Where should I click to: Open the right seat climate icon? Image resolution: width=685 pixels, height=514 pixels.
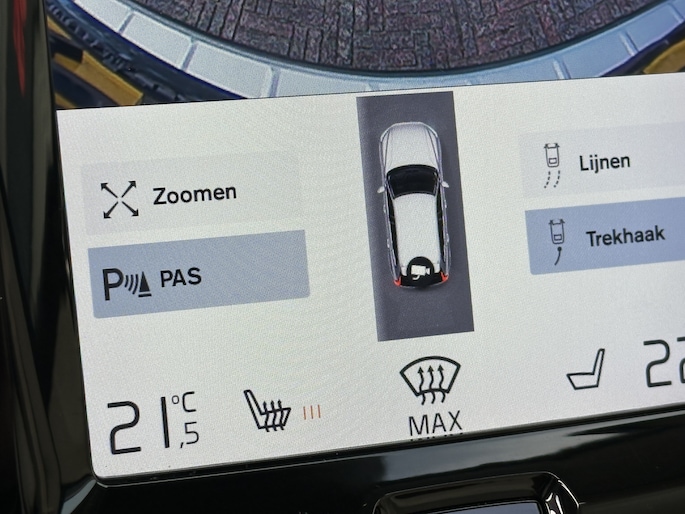click(586, 370)
